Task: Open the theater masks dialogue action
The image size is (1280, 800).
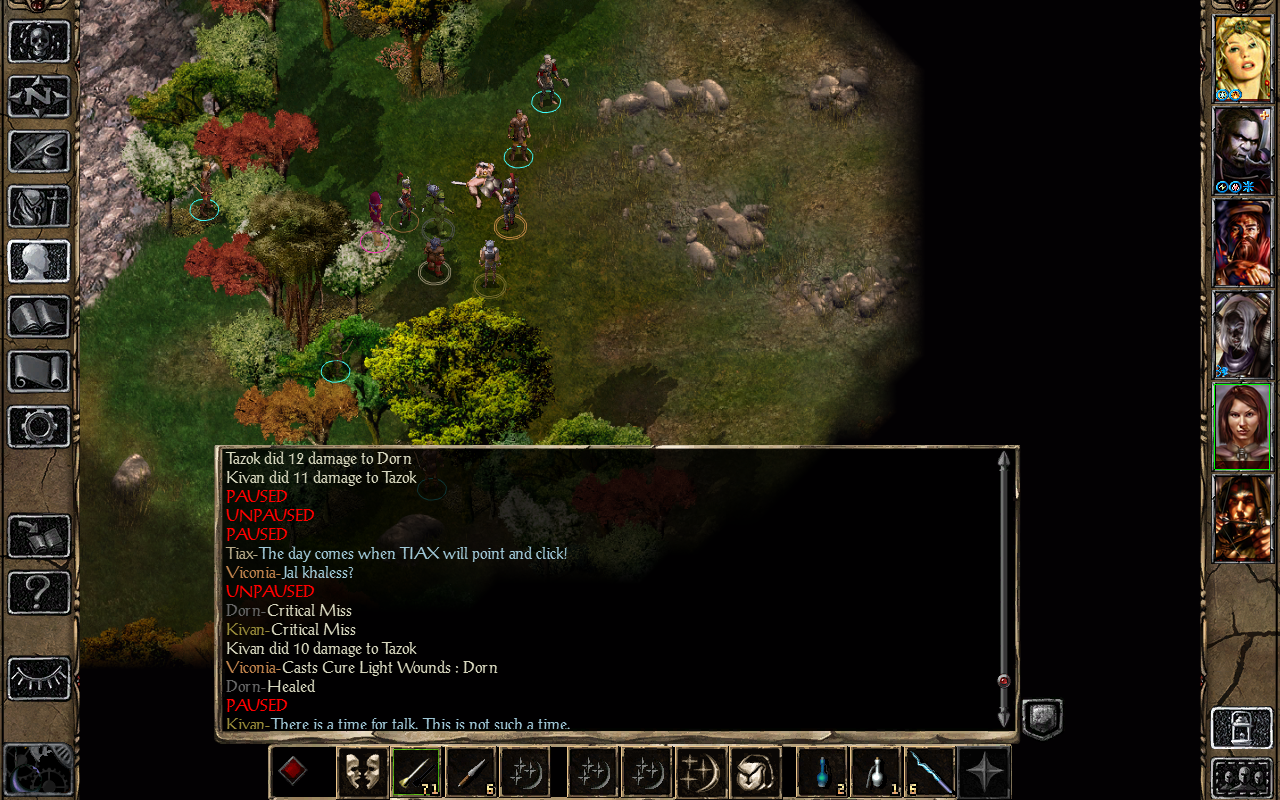Action: tap(362, 773)
